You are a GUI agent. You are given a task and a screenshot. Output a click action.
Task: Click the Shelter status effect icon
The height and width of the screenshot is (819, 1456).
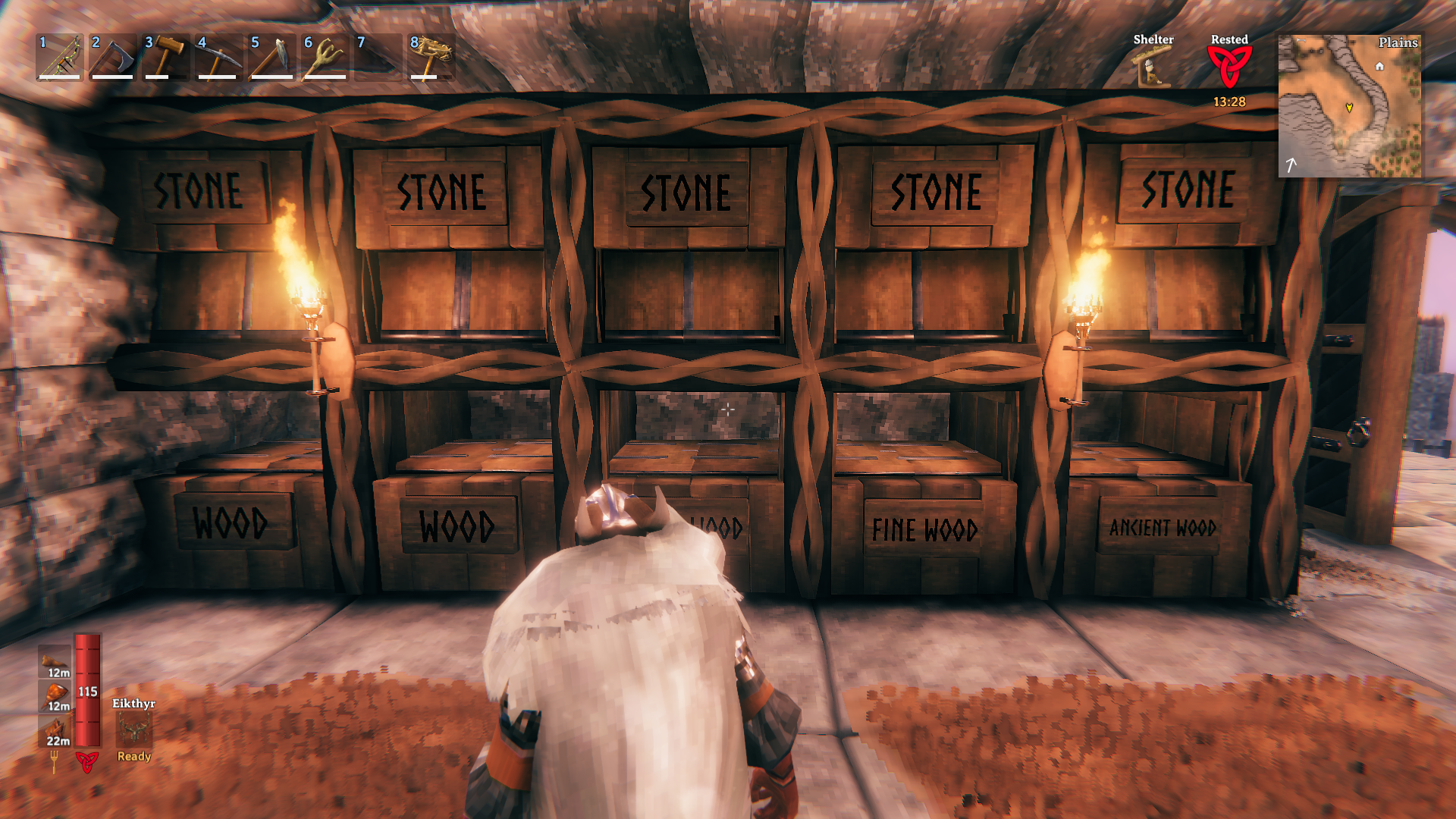(1153, 67)
